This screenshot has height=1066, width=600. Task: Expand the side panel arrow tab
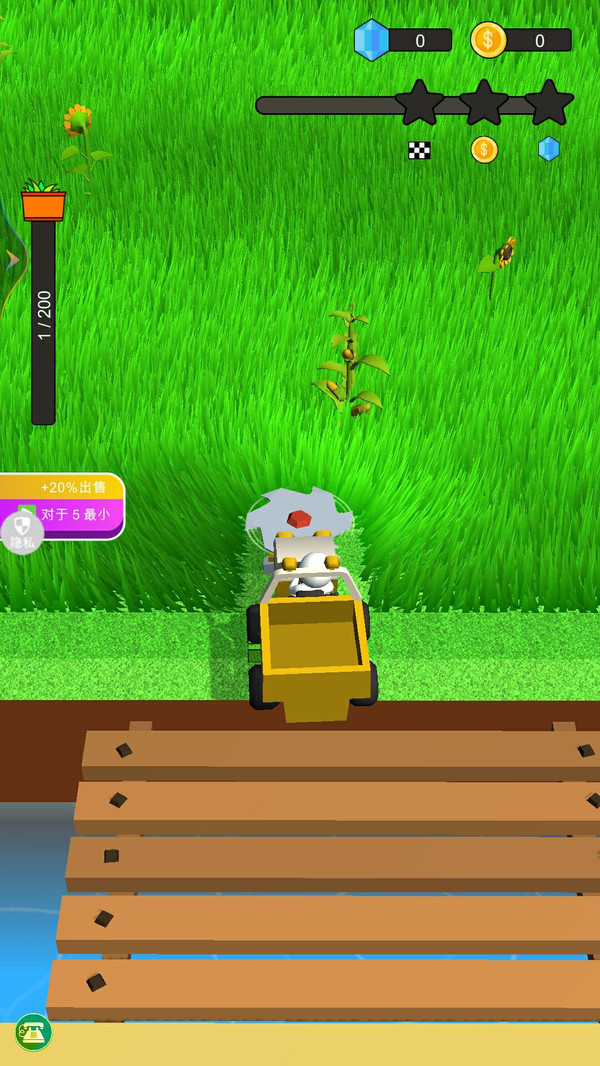[x=12, y=260]
